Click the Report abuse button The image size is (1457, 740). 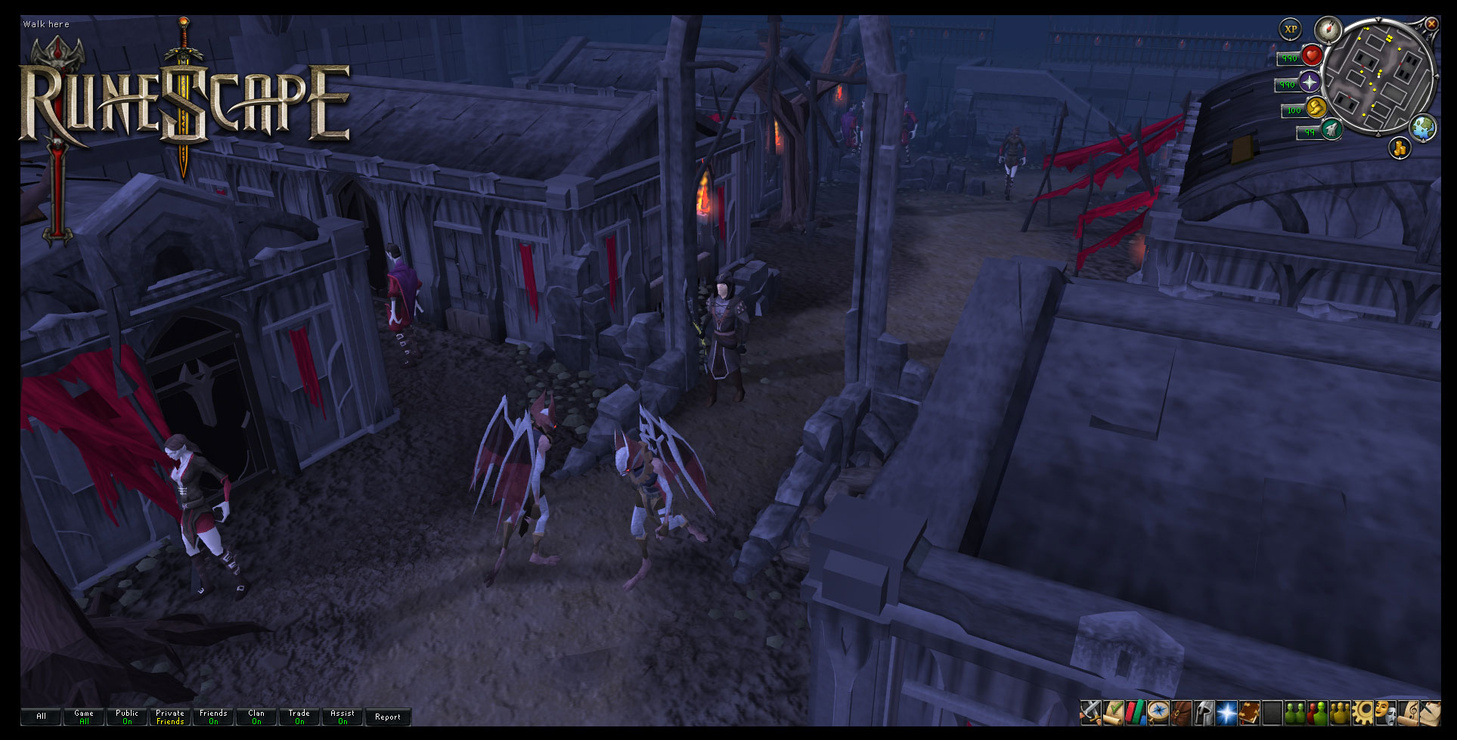pyautogui.click(x=388, y=717)
